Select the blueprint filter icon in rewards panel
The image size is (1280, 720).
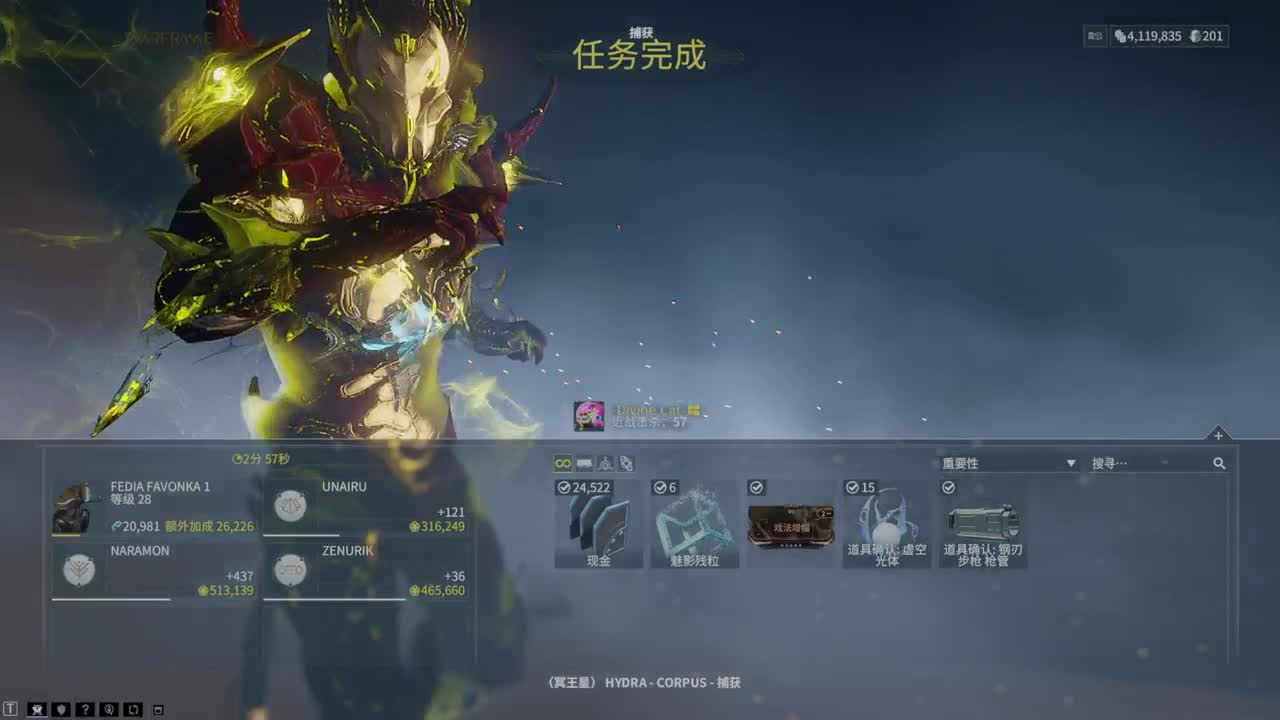coord(626,463)
